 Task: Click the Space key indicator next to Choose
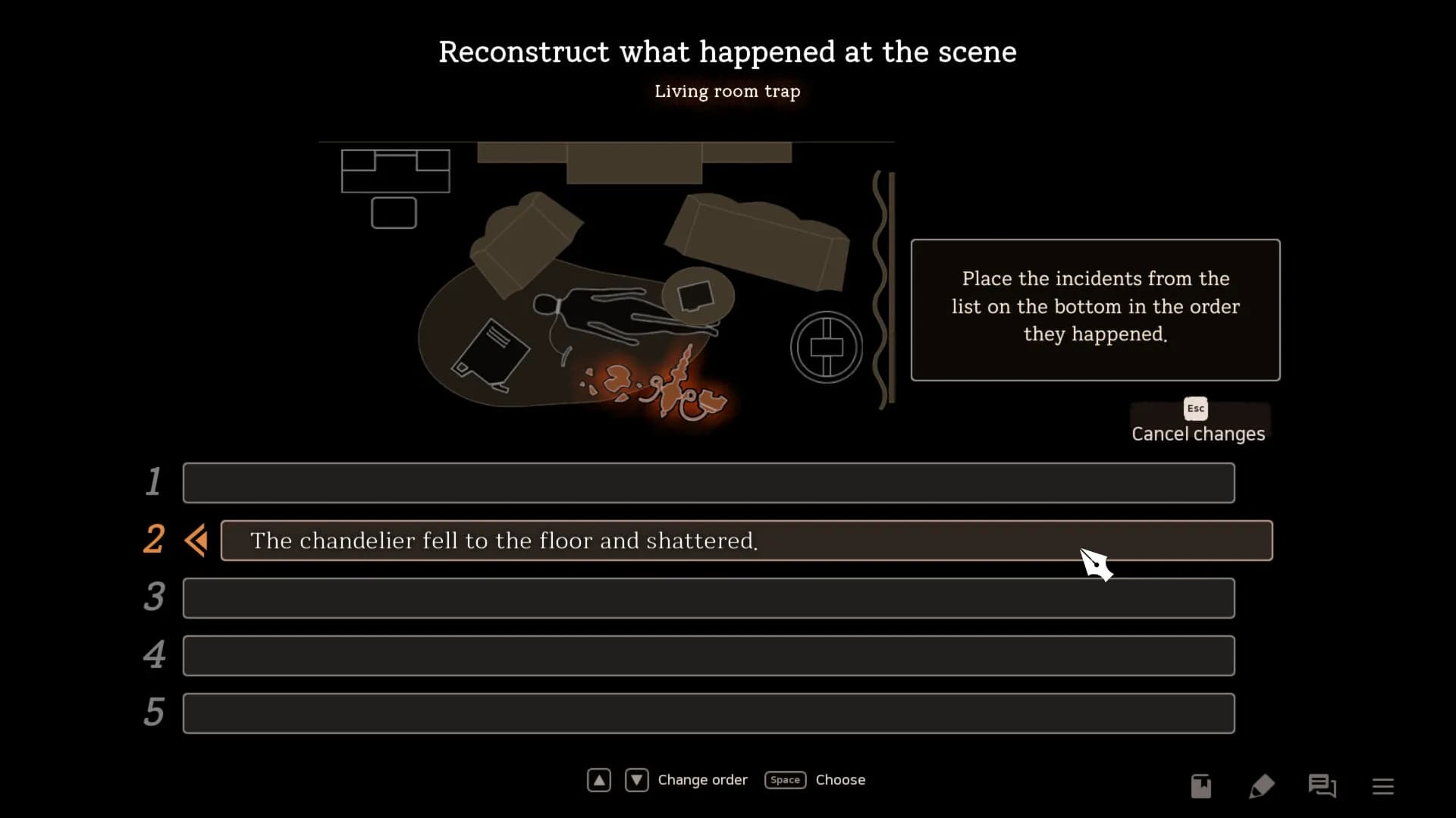tap(785, 779)
